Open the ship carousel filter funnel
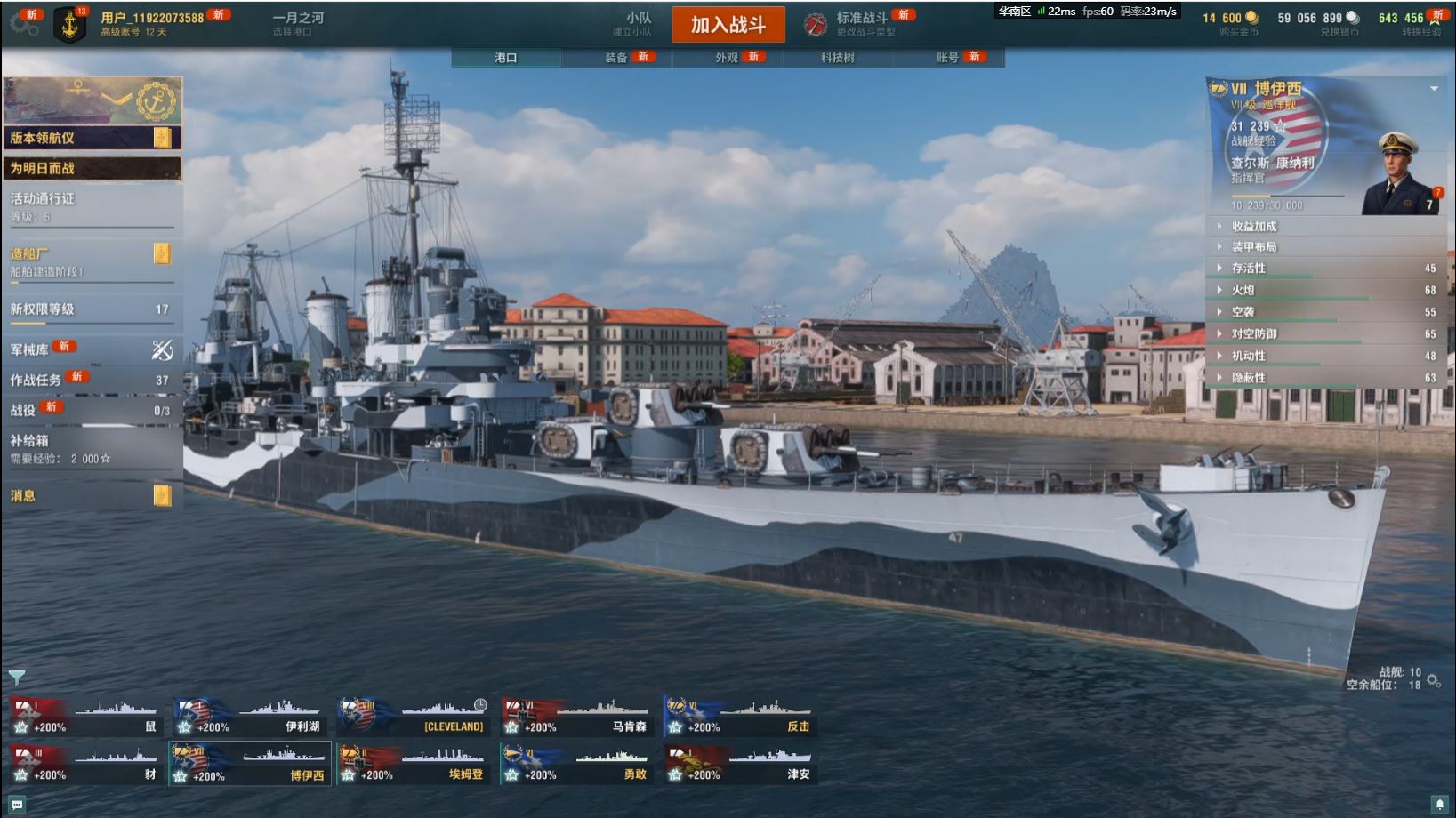 point(17,678)
